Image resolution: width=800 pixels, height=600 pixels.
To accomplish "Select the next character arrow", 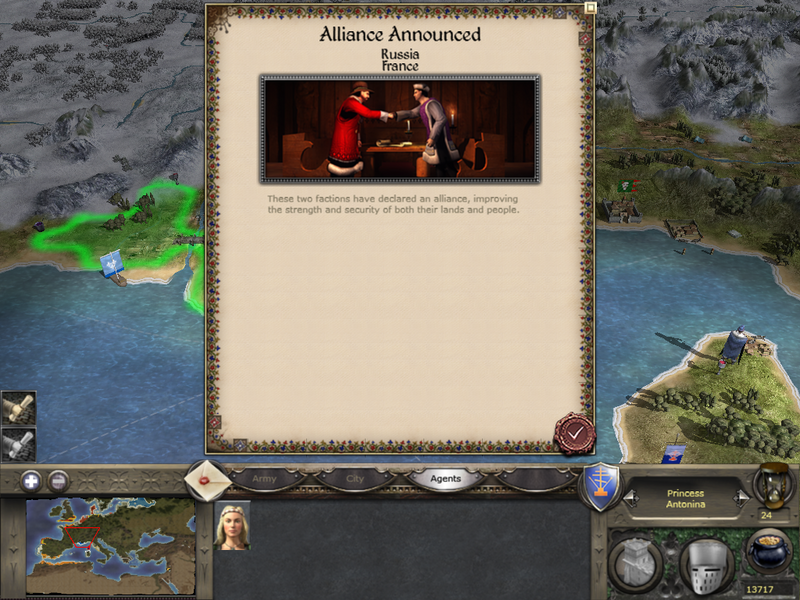I will pos(741,495).
